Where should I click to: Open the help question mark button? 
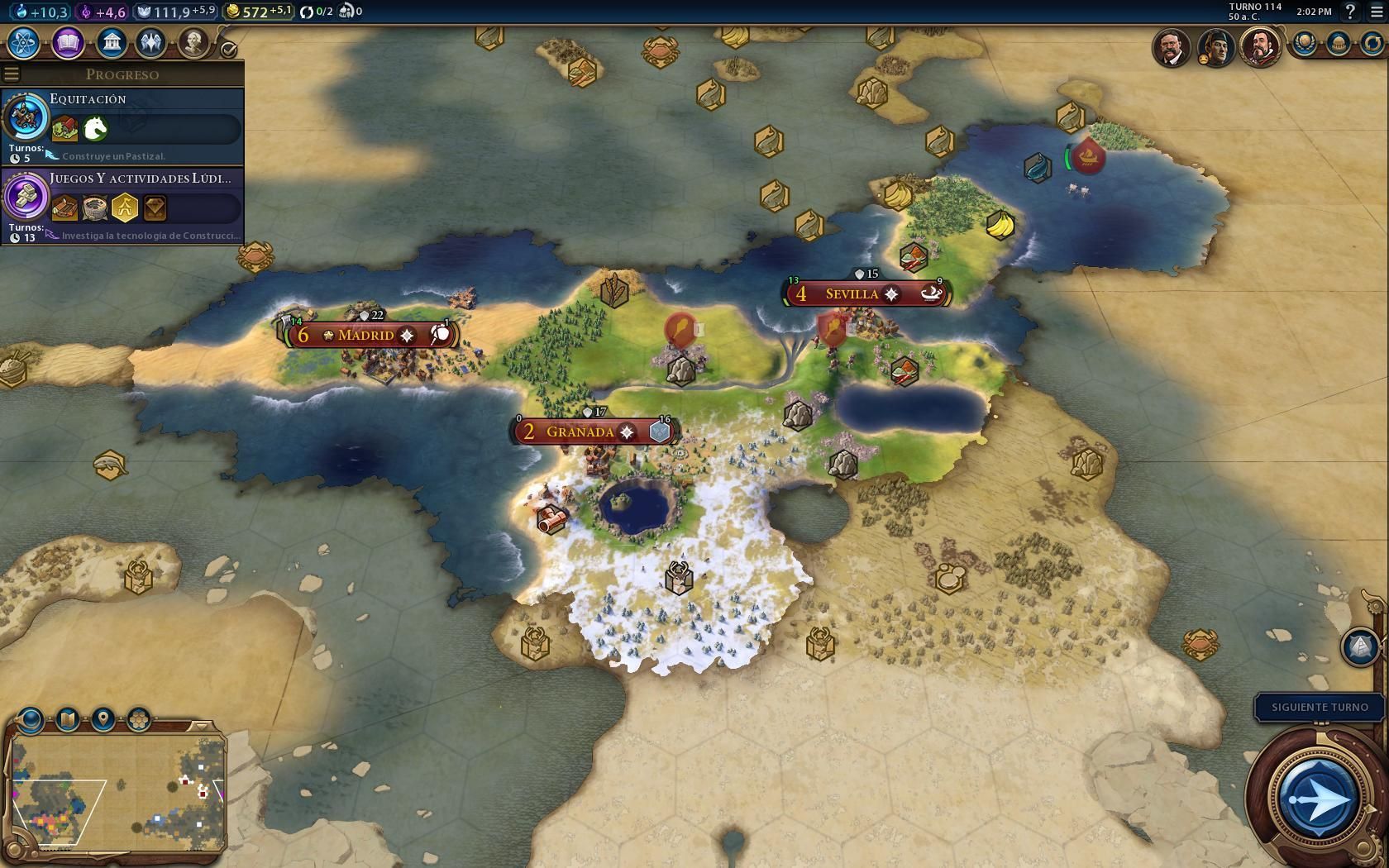(1350, 12)
